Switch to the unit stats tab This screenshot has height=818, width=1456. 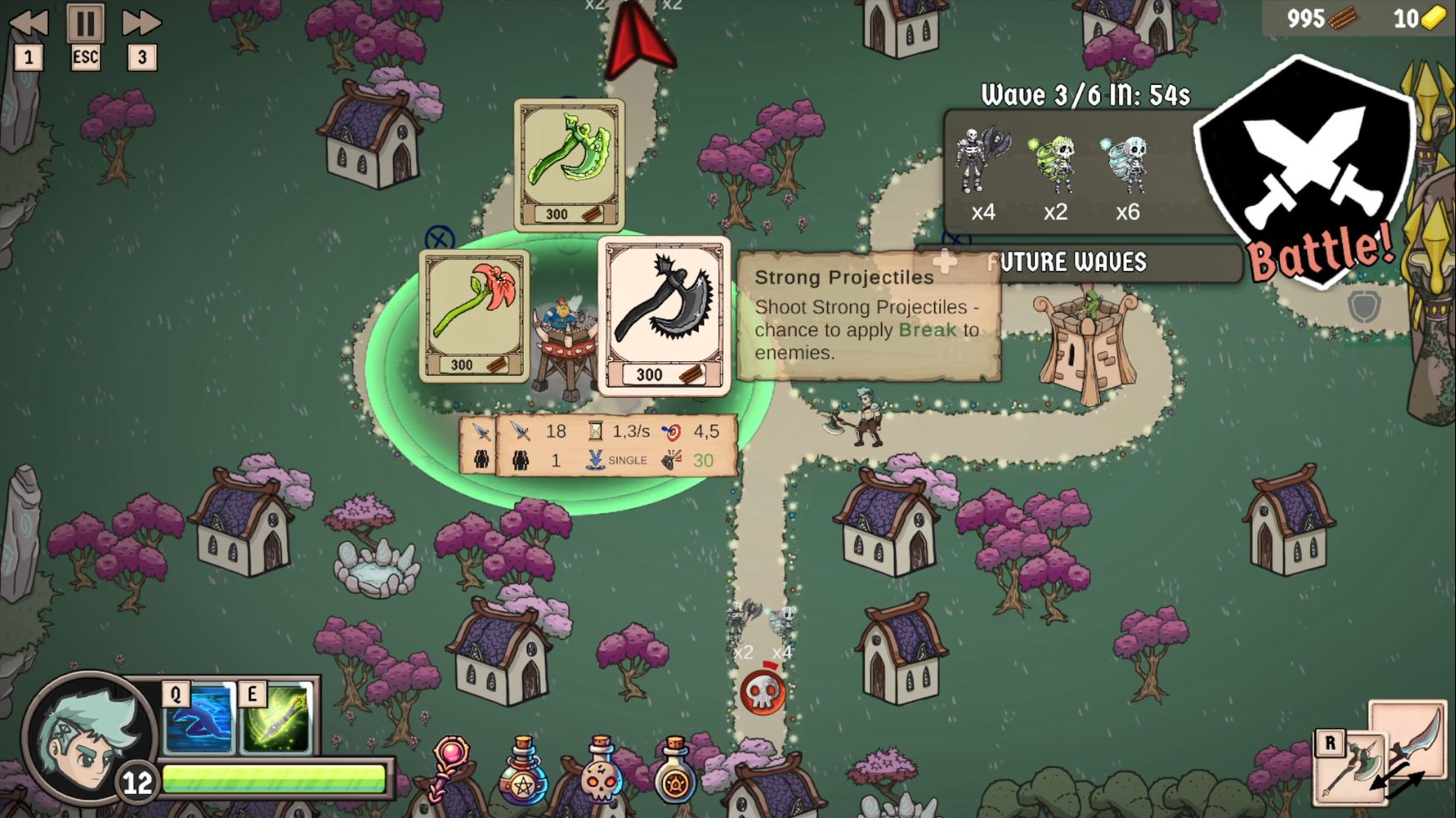pos(480,459)
